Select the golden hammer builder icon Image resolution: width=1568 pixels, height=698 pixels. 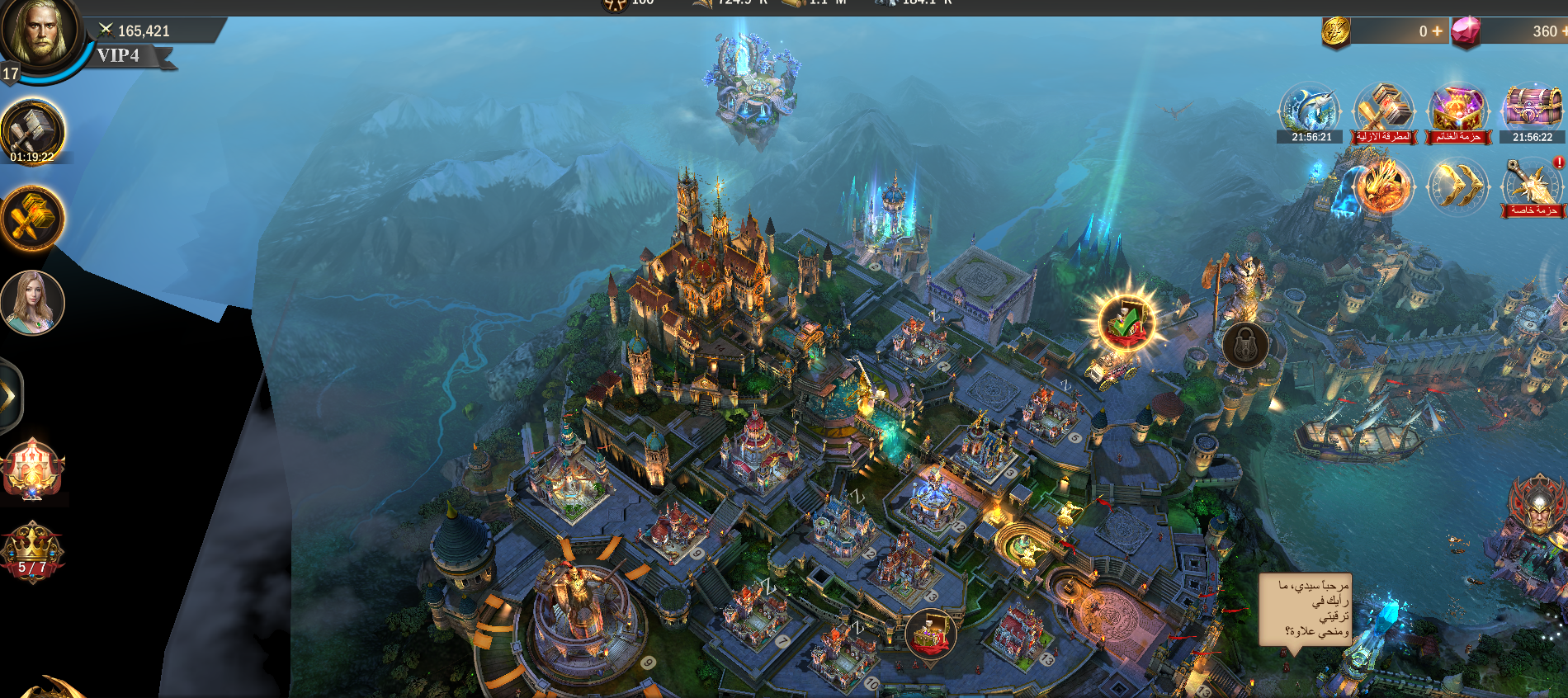click(33, 219)
